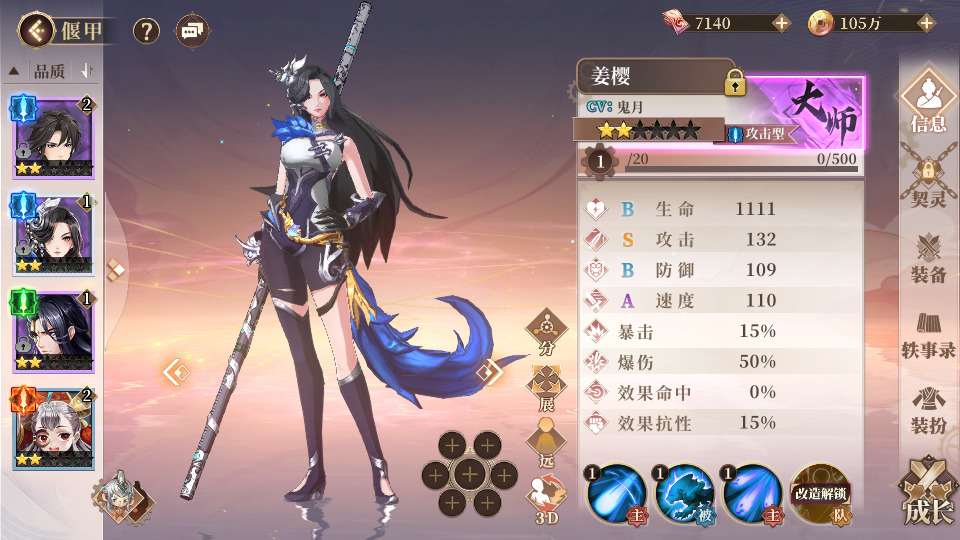960x540 pixels.
Task: Select the green-badged long-haired character portrait
Action: click(53, 332)
